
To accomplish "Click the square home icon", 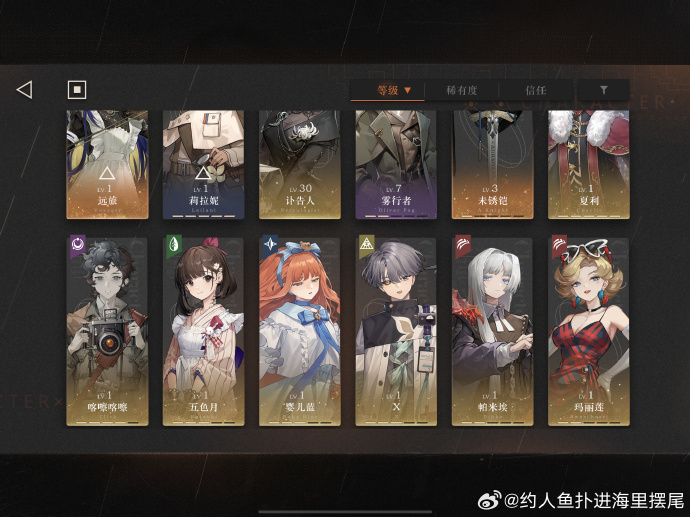I will click(77, 90).
